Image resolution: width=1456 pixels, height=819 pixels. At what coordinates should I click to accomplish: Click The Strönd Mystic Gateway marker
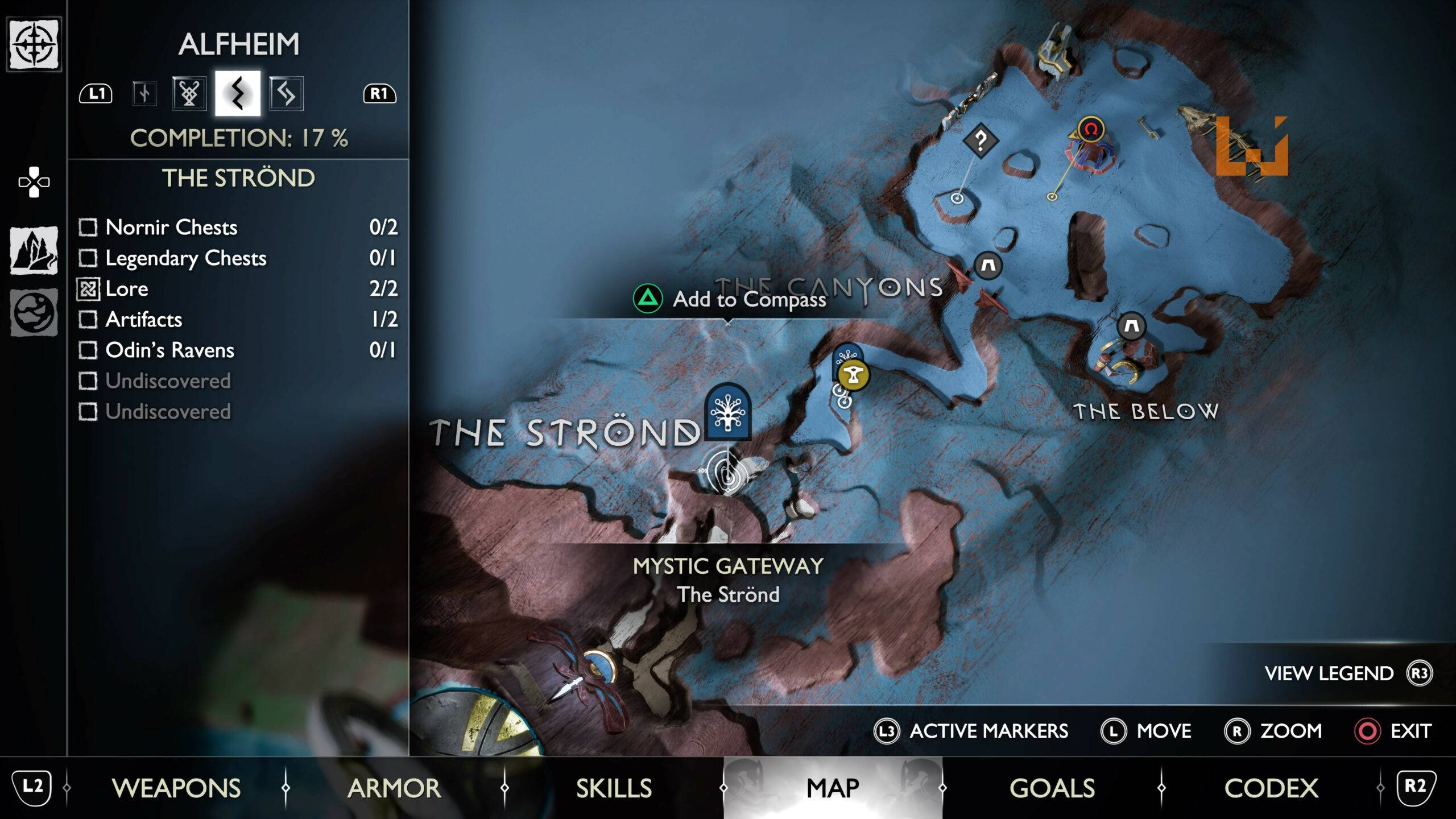pos(727,412)
